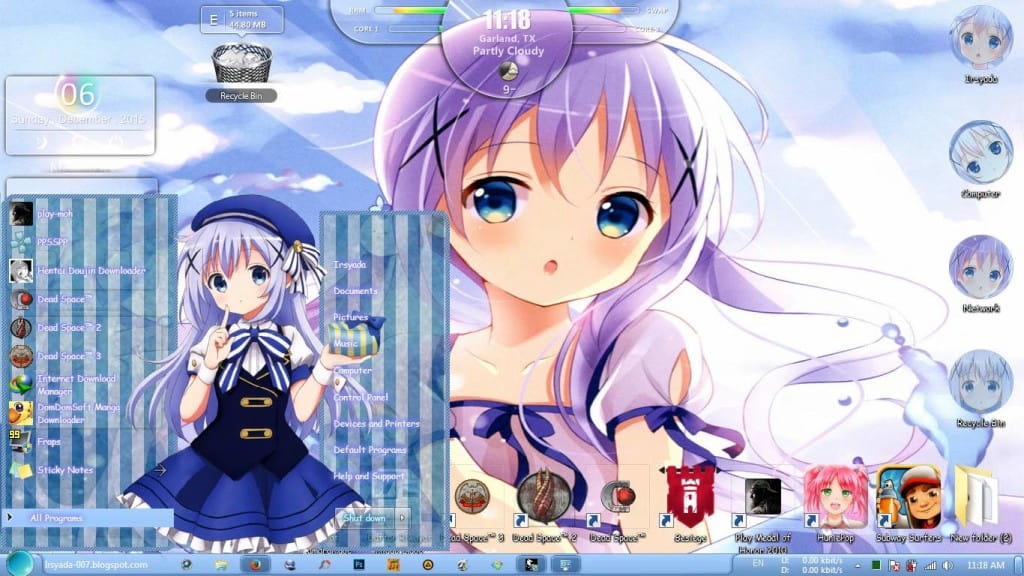Image resolution: width=1024 pixels, height=576 pixels.
Task: Expand All Programs in the Start menu
Action: click(x=57, y=518)
